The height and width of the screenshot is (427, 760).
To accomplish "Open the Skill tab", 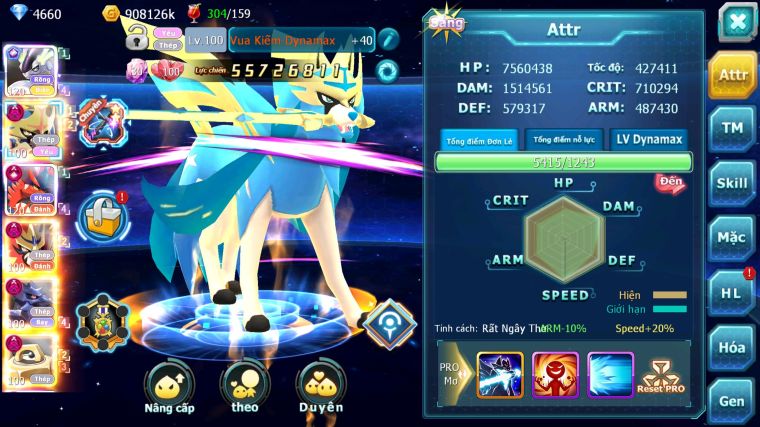I will (x=732, y=182).
